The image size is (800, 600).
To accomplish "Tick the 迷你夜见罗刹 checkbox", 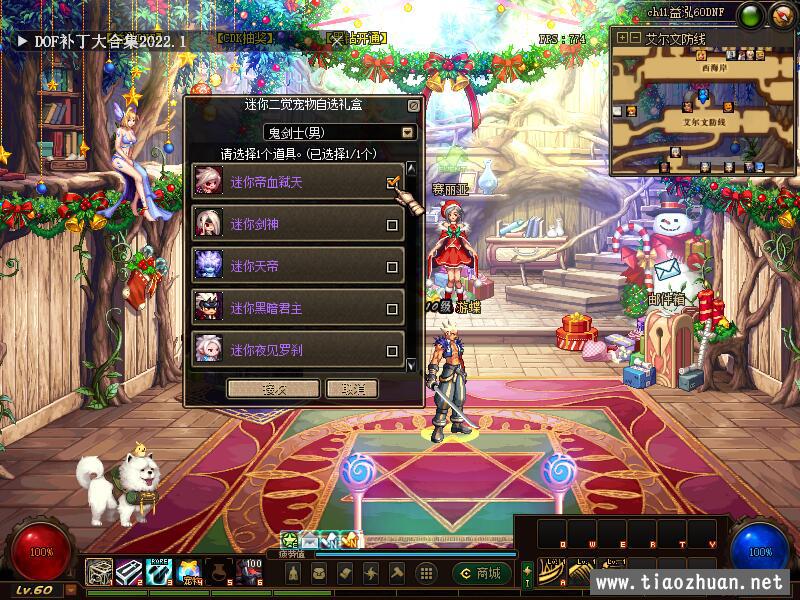I will coord(392,351).
